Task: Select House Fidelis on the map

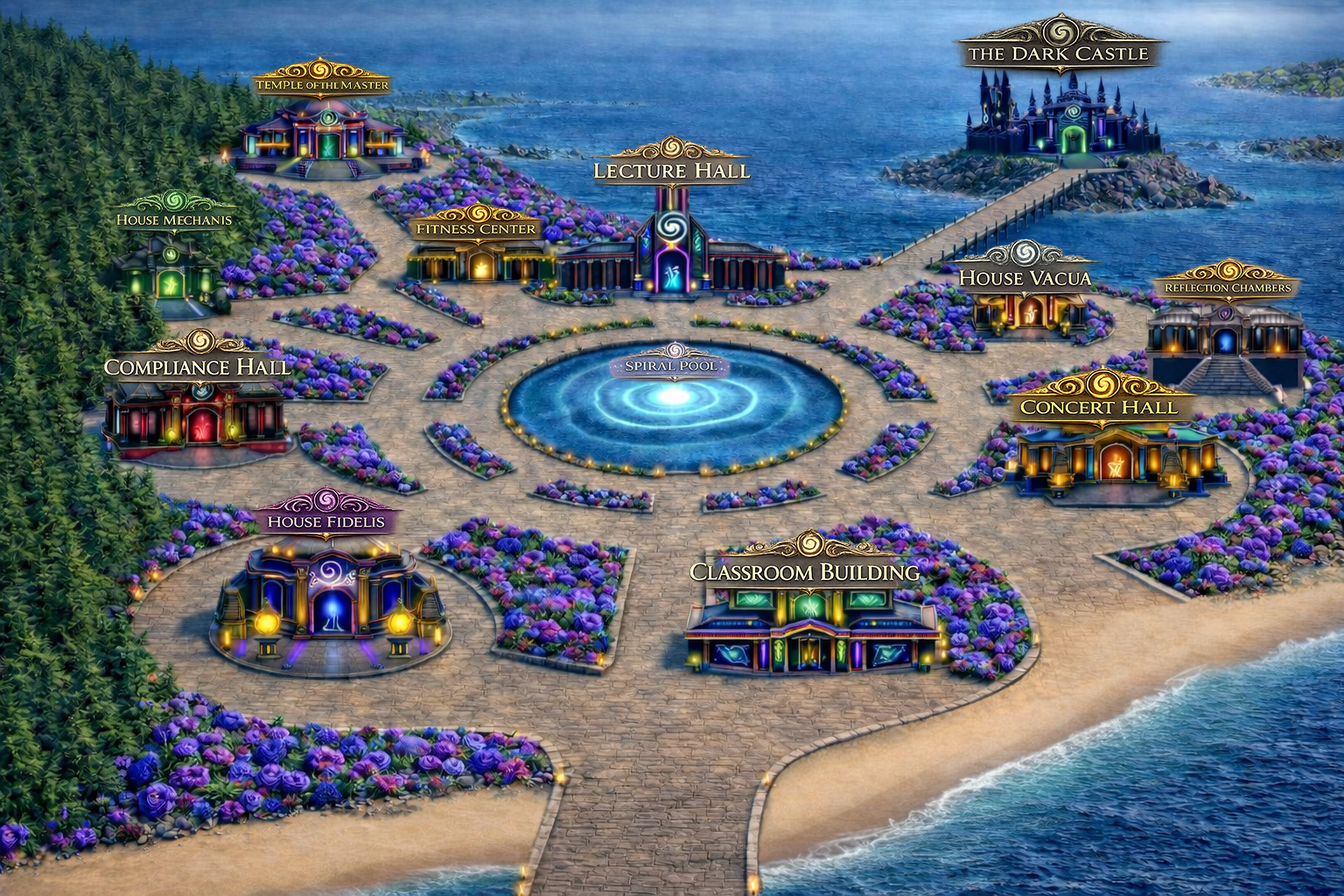Action: click(x=325, y=522)
